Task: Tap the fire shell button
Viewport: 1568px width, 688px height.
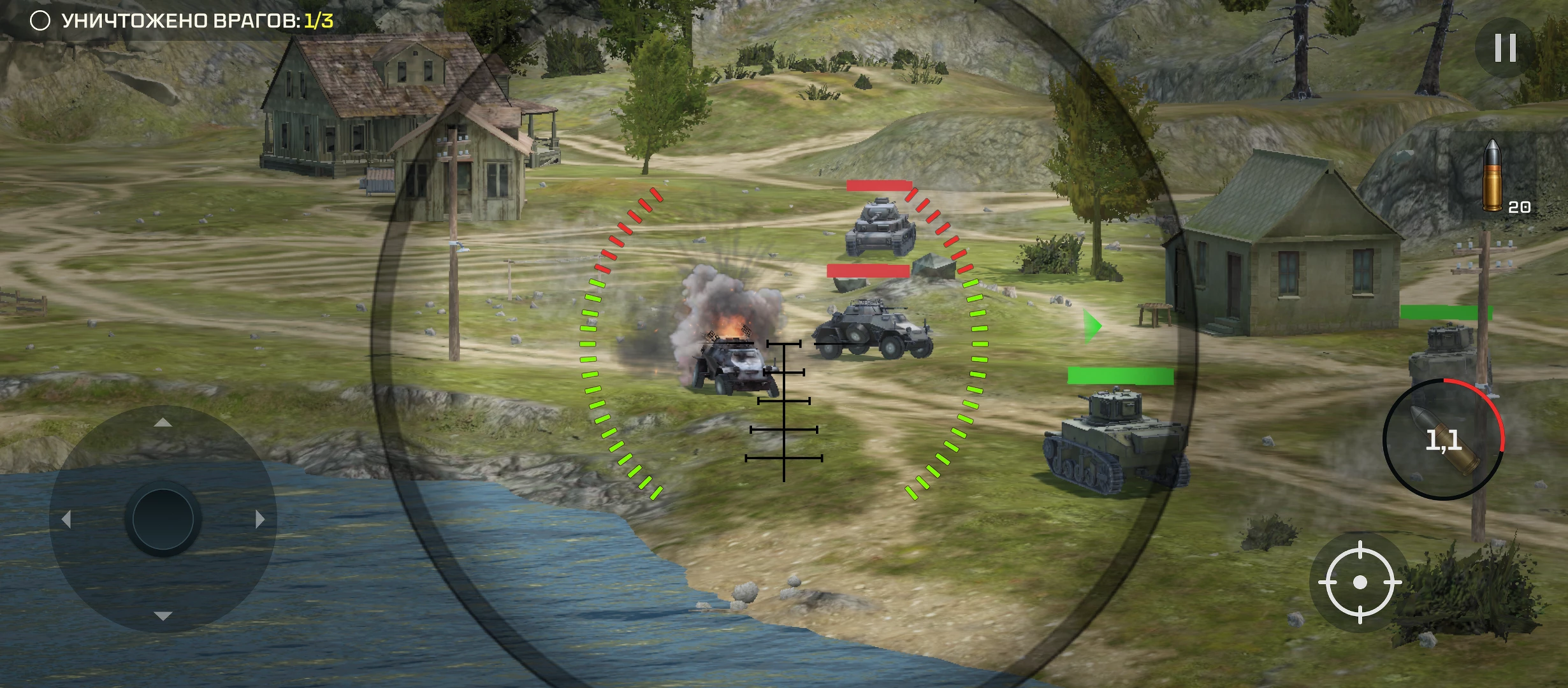Action: pos(1443,440)
